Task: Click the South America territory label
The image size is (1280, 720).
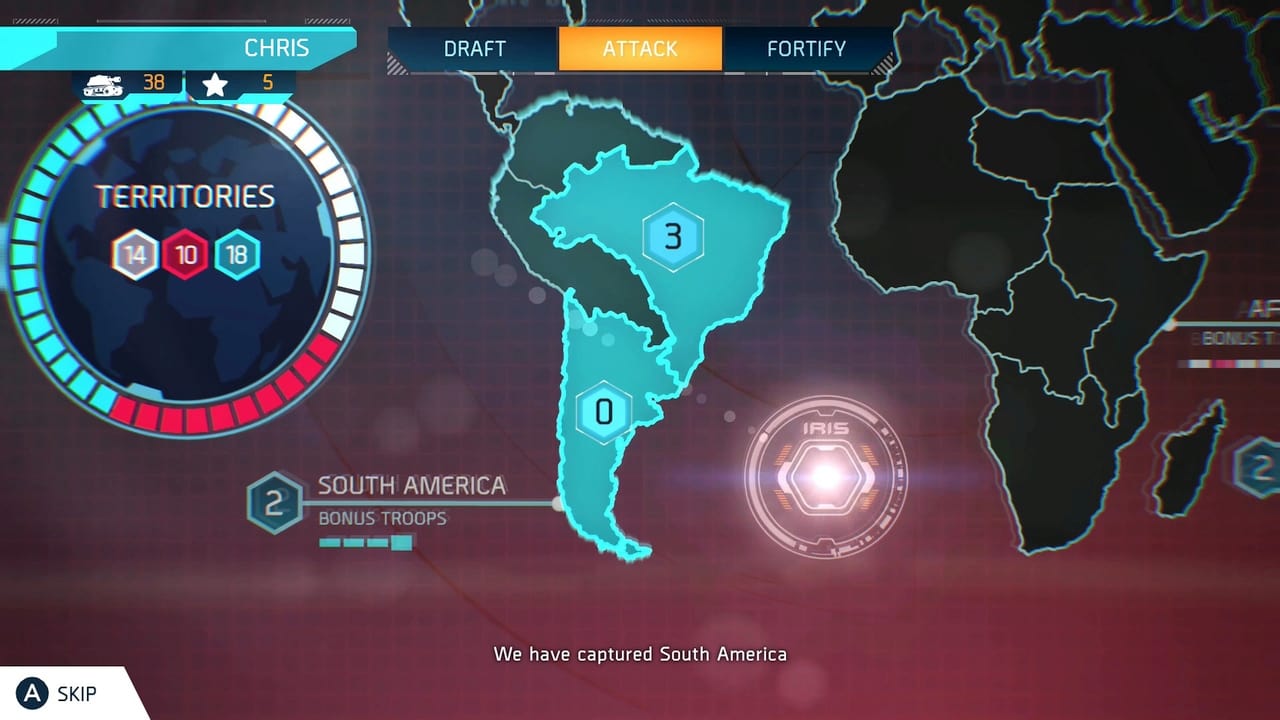Action: 410,486
